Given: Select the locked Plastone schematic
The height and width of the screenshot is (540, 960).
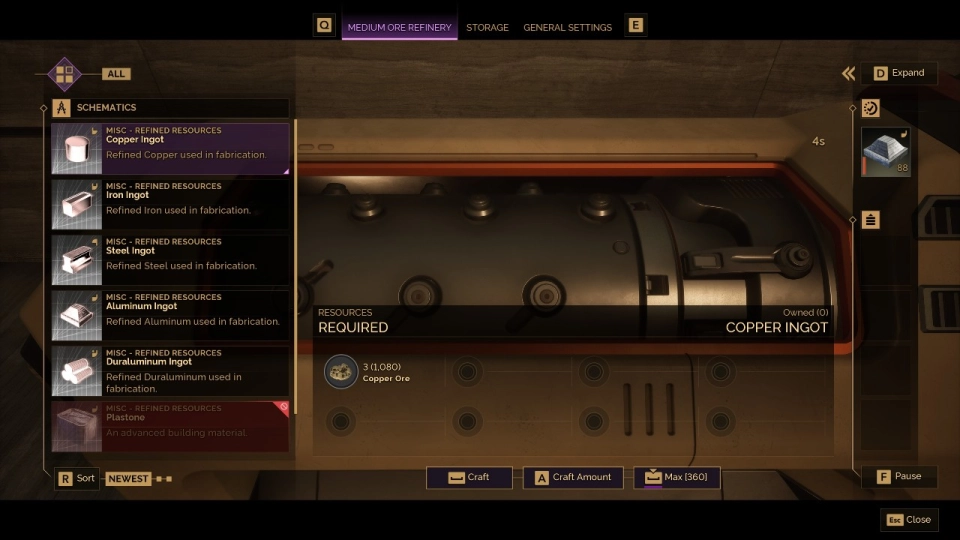Looking at the screenshot, I should pyautogui.click(x=170, y=426).
